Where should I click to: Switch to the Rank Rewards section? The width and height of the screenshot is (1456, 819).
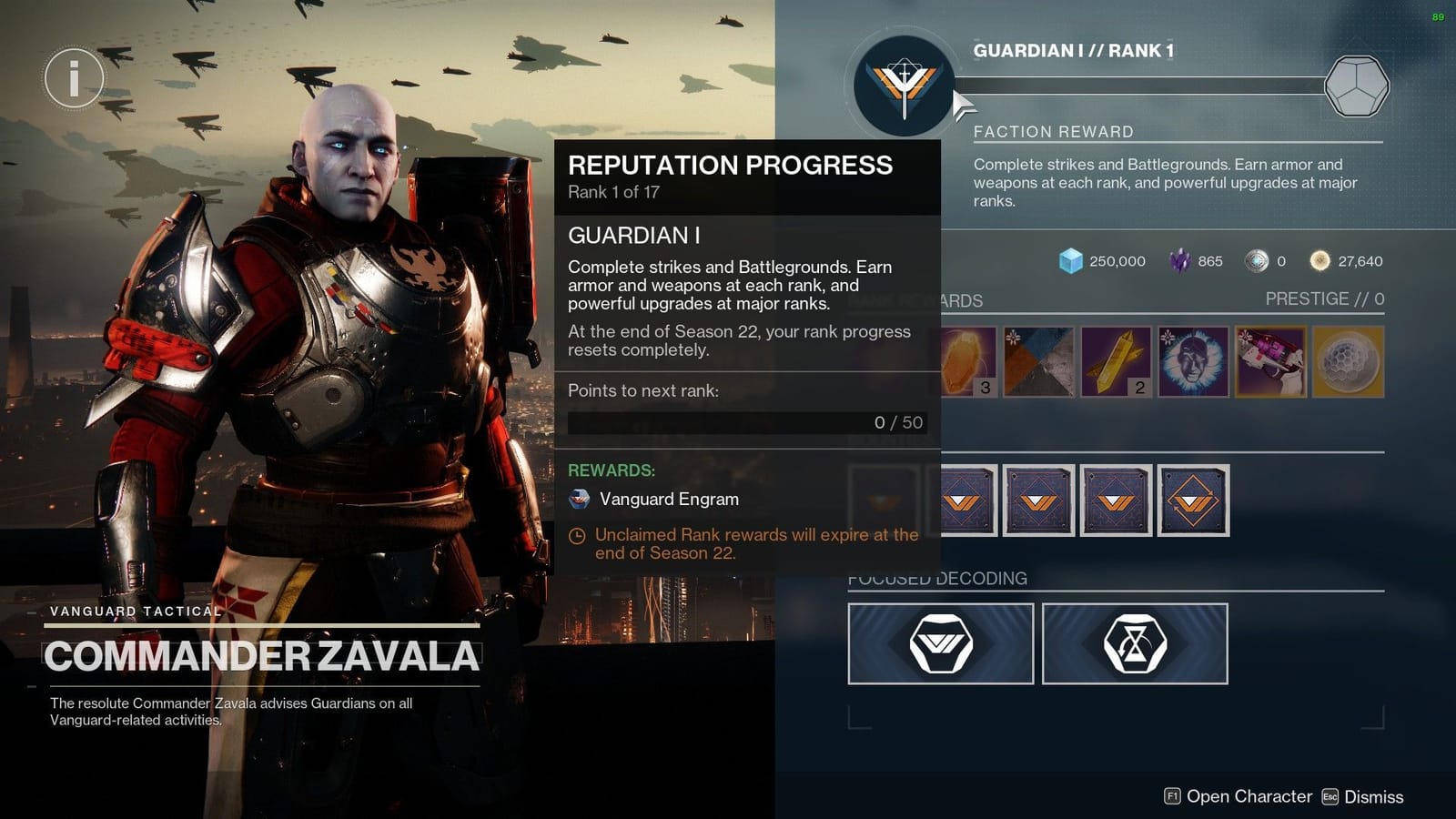click(915, 300)
